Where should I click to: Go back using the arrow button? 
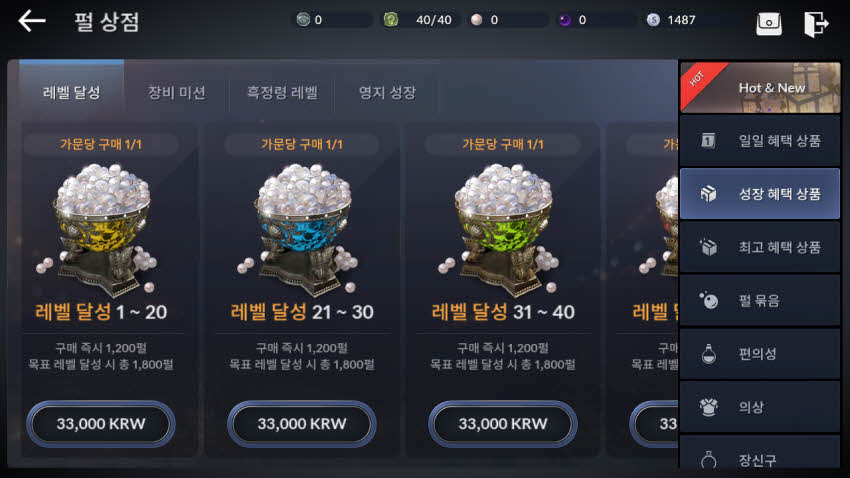tap(32, 21)
